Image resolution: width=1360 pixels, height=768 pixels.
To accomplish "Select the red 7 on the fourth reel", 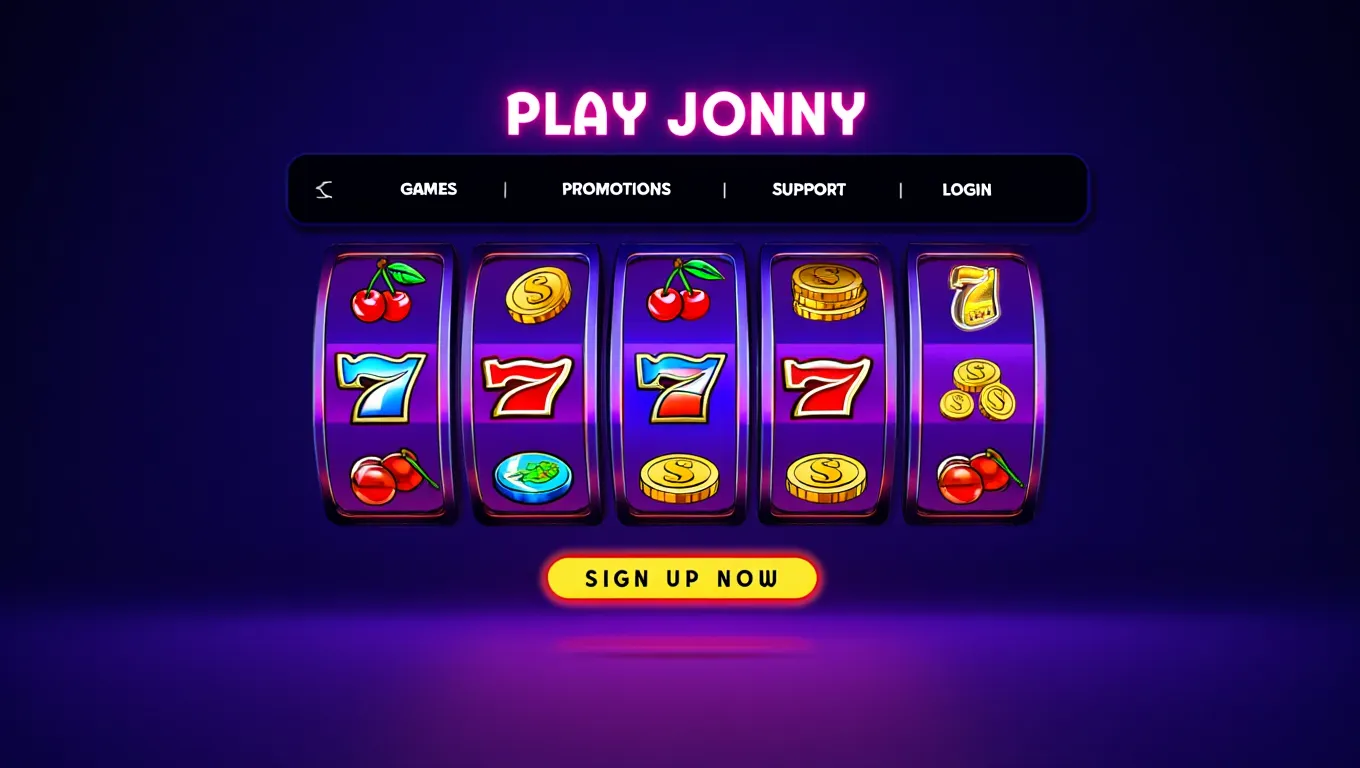I will (x=823, y=390).
